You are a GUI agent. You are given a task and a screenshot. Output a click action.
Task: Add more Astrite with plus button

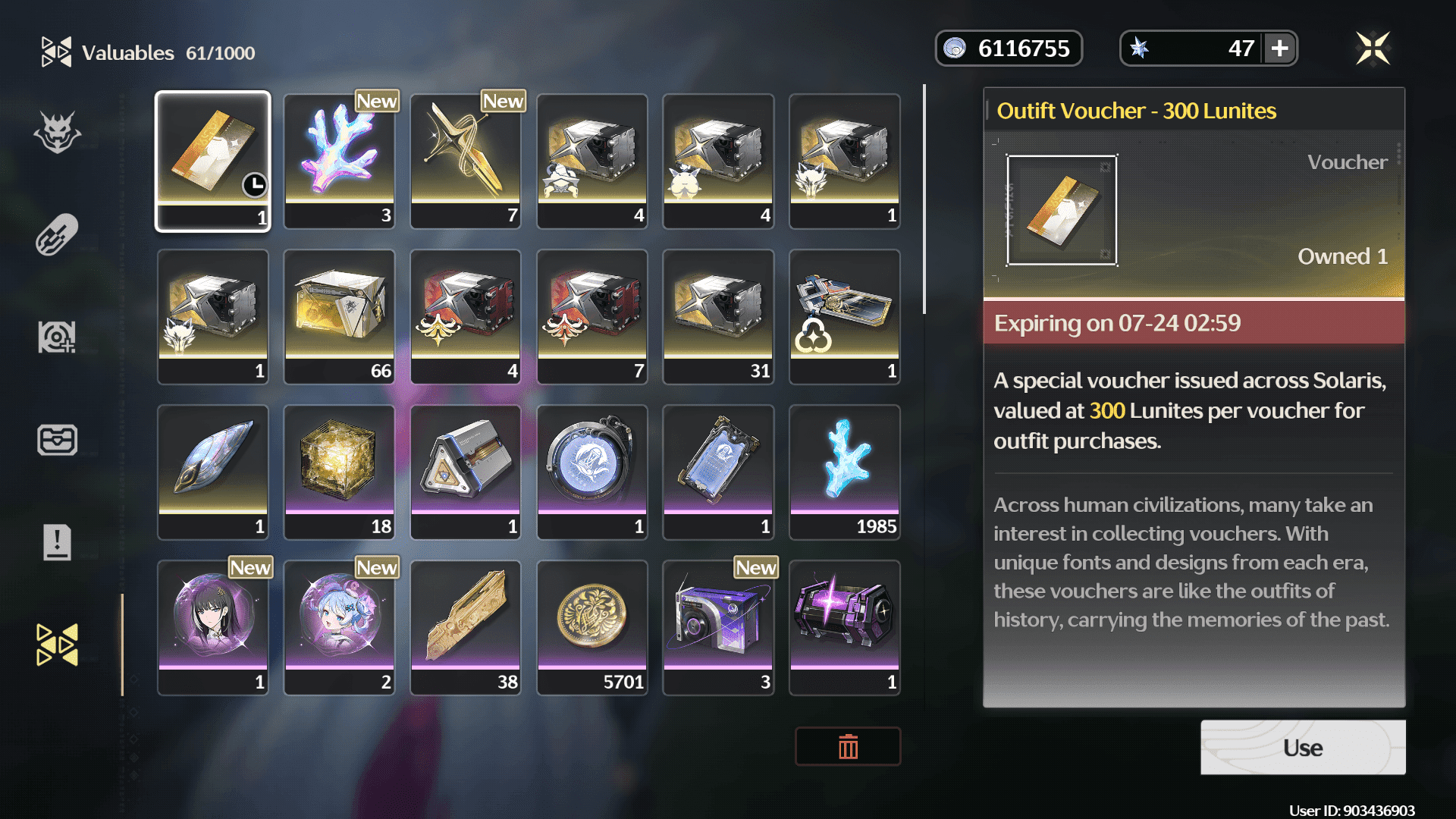pyautogui.click(x=1280, y=49)
